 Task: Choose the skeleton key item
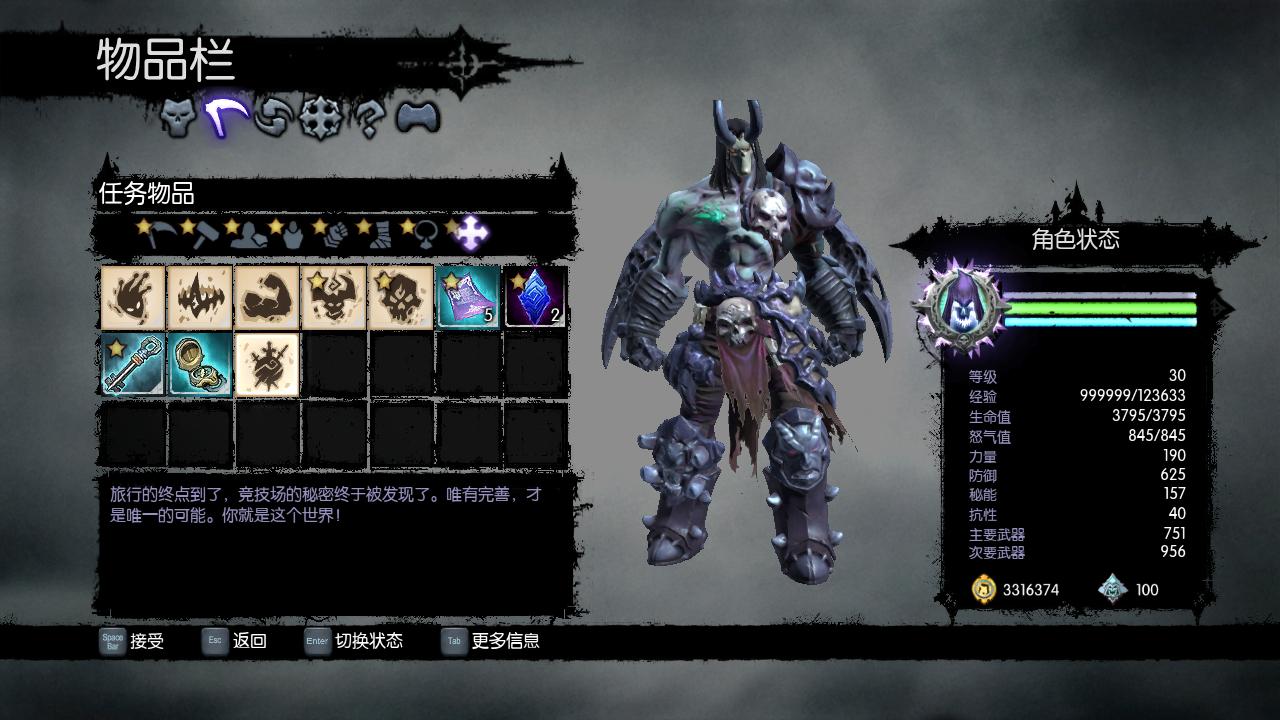click(x=132, y=364)
